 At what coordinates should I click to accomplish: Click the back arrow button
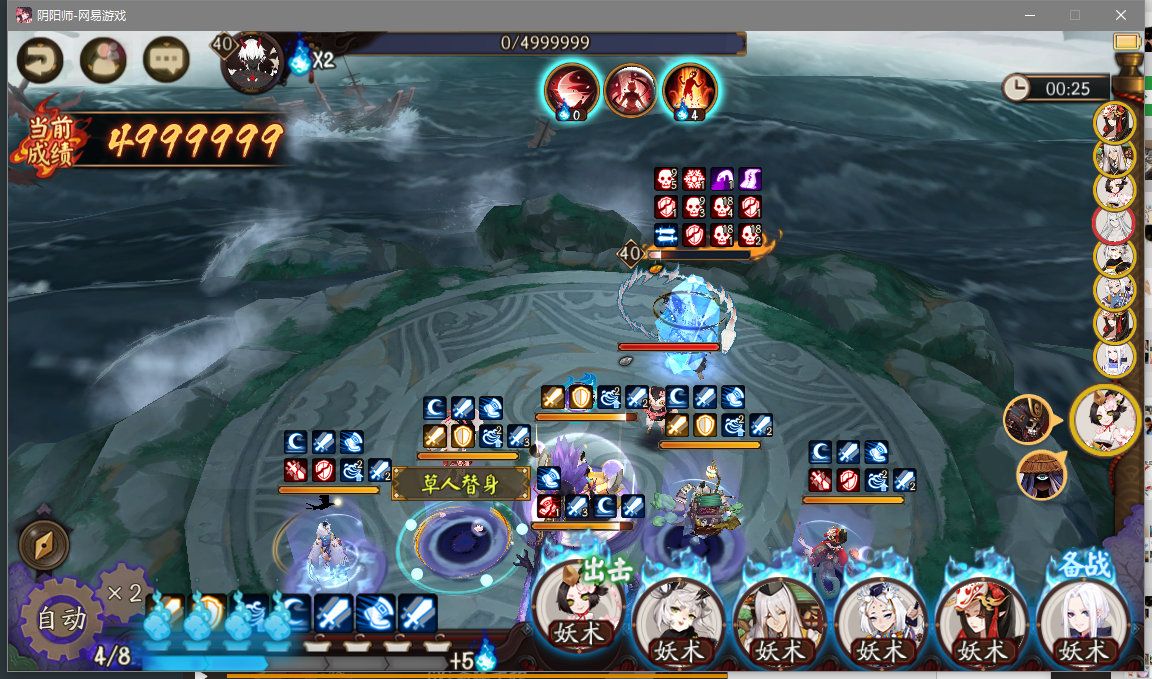(x=40, y=61)
